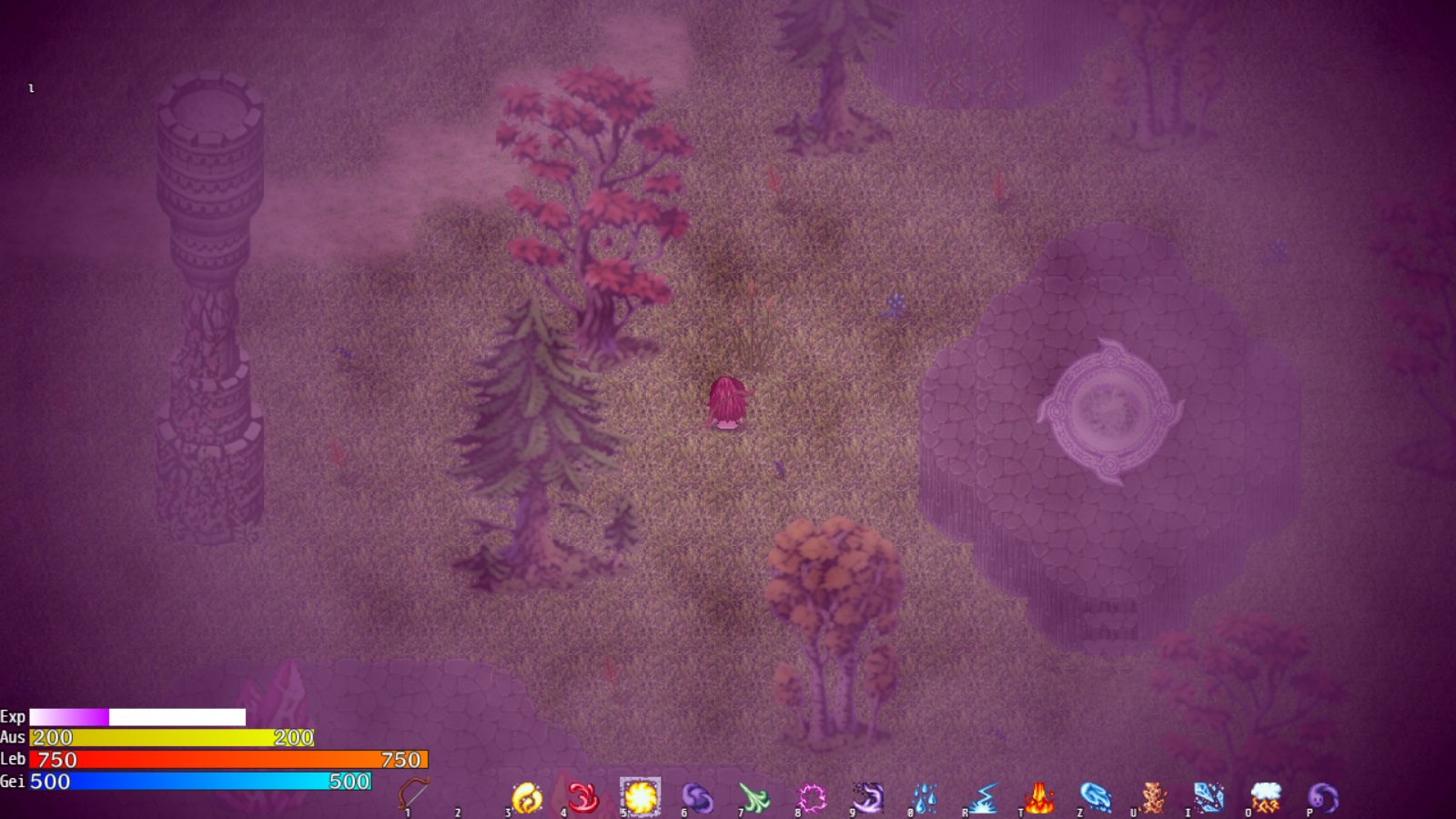Viewport: 1456px width, 819px height.
Task: Cast the blue water droplets spell
Action: [x=925, y=798]
